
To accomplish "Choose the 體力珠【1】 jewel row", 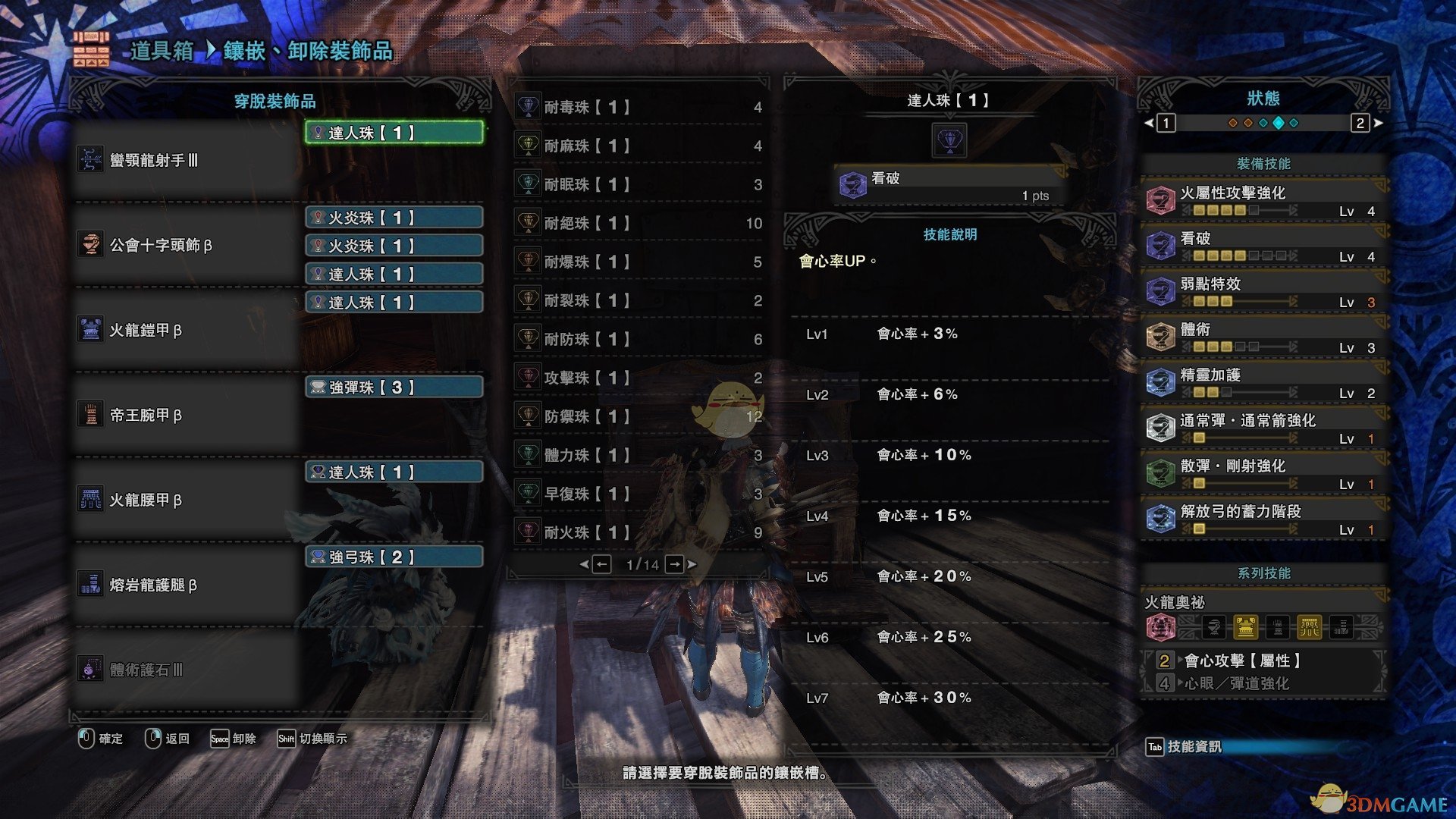I will coord(639,455).
